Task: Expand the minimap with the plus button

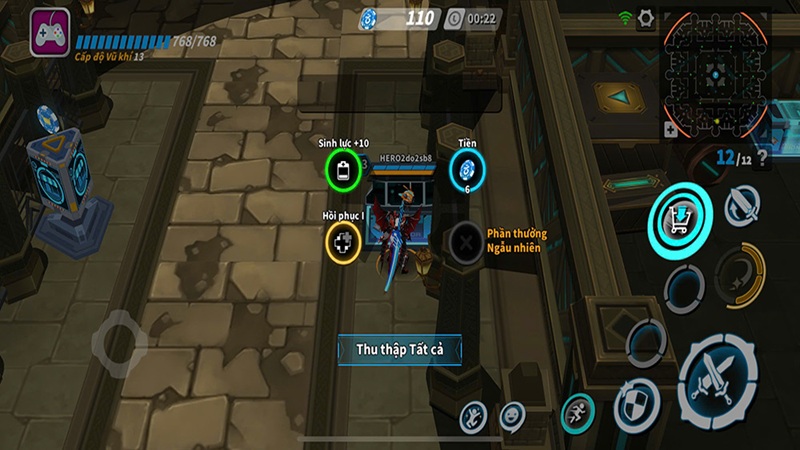Action: tap(669, 129)
